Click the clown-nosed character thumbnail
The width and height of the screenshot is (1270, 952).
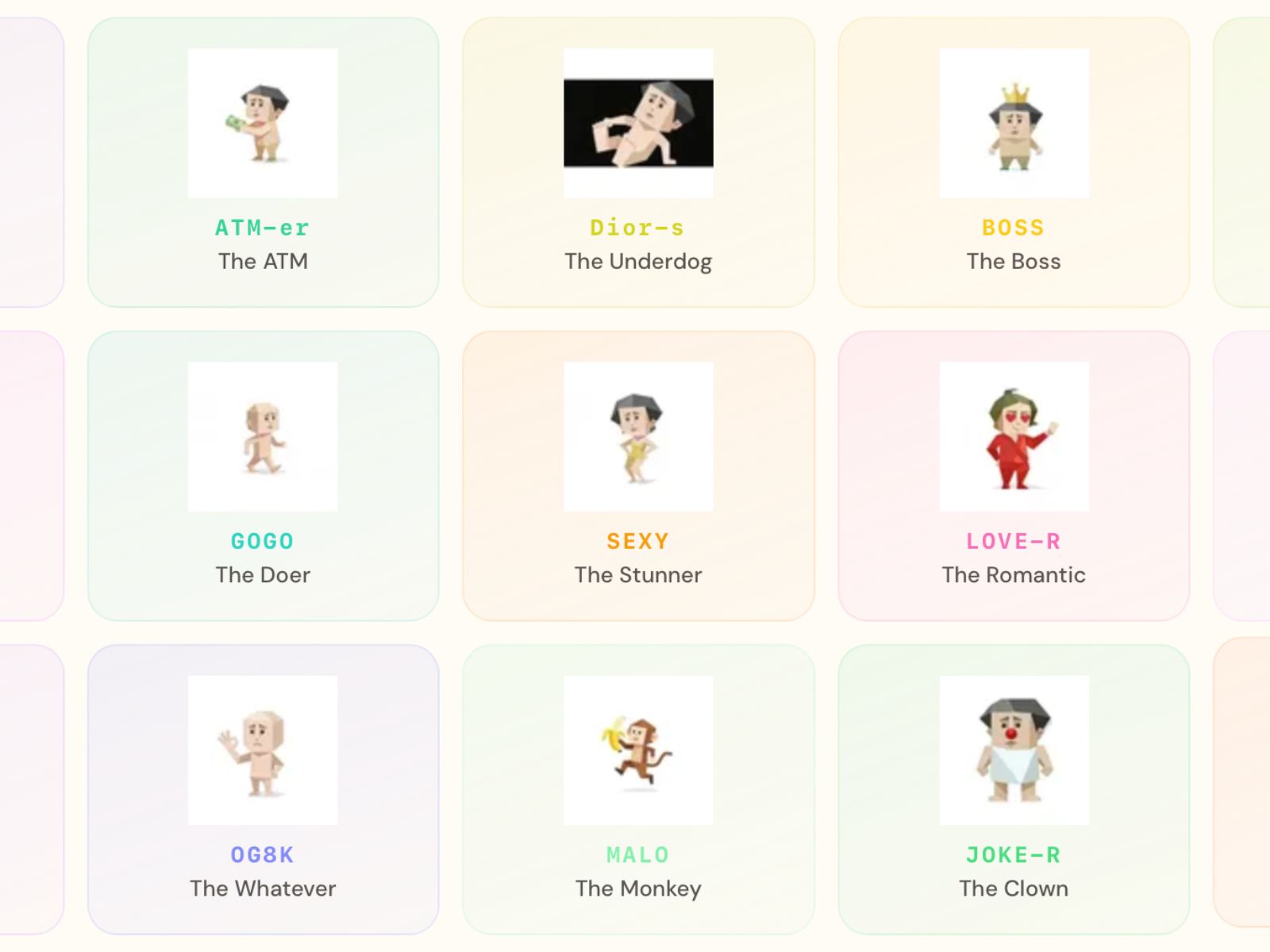point(1014,750)
